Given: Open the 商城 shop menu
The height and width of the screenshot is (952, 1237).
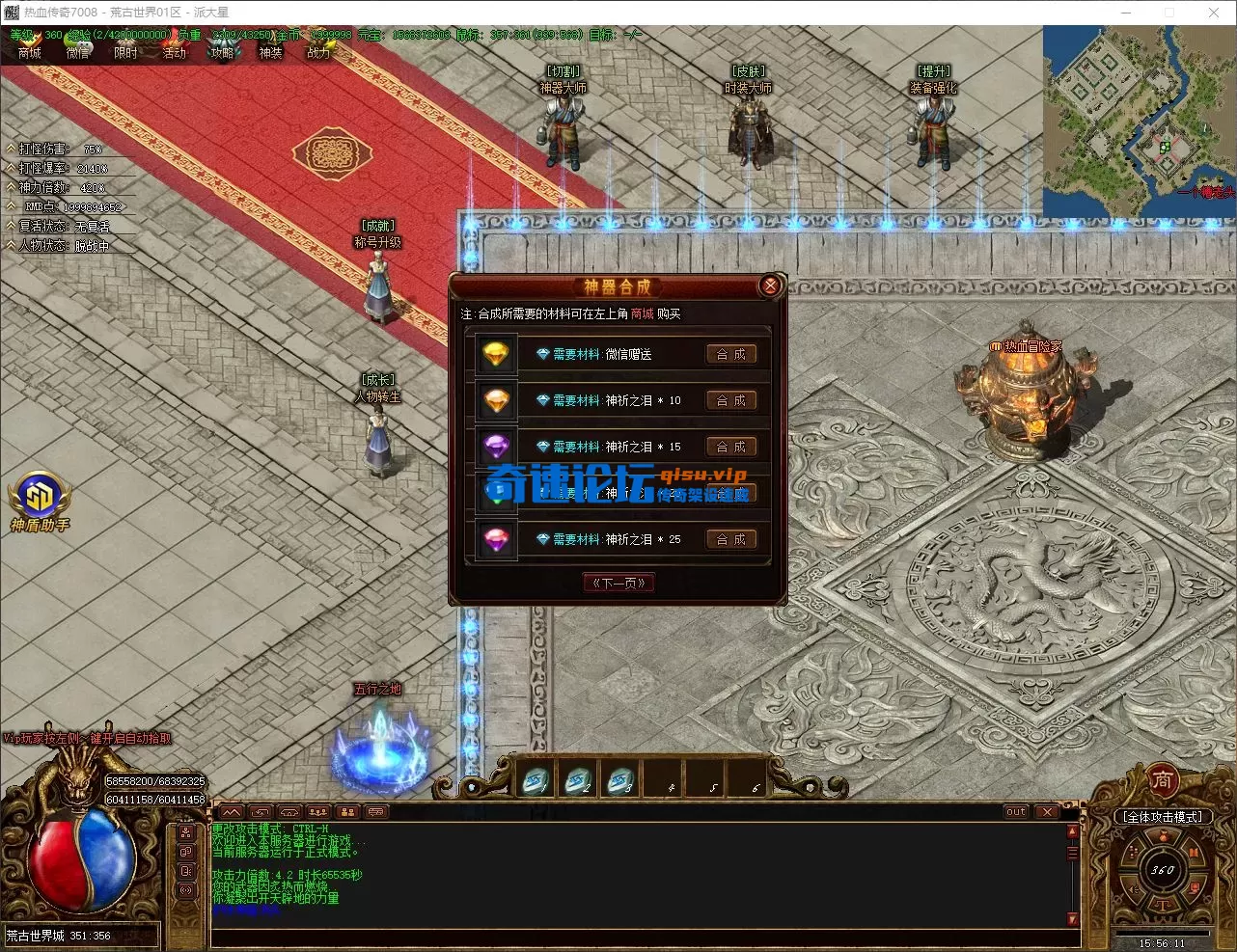Looking at the screenshot, I should click(30, 53).
